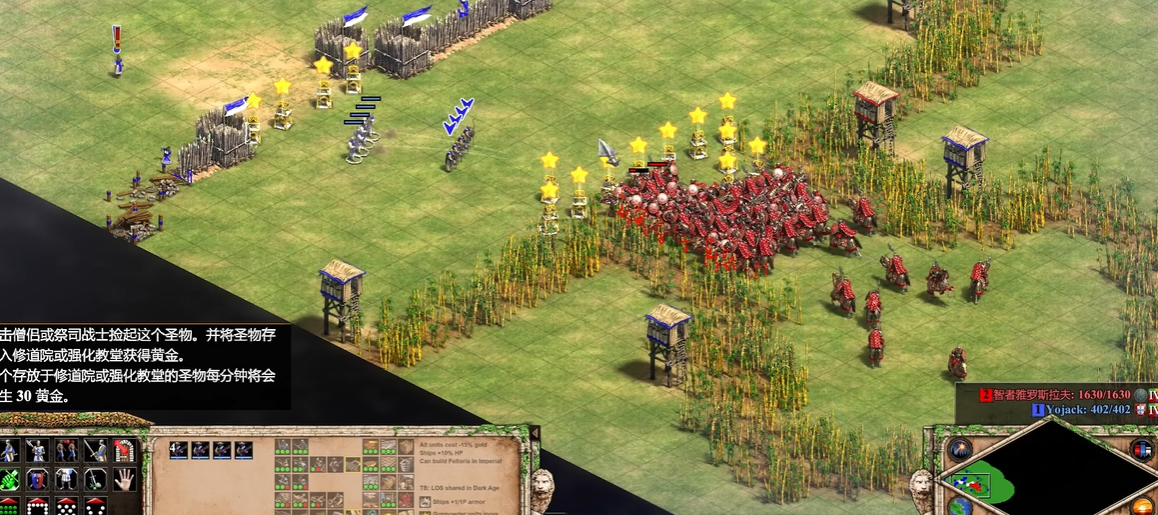Switch minimap mode using the globe button

960,506
